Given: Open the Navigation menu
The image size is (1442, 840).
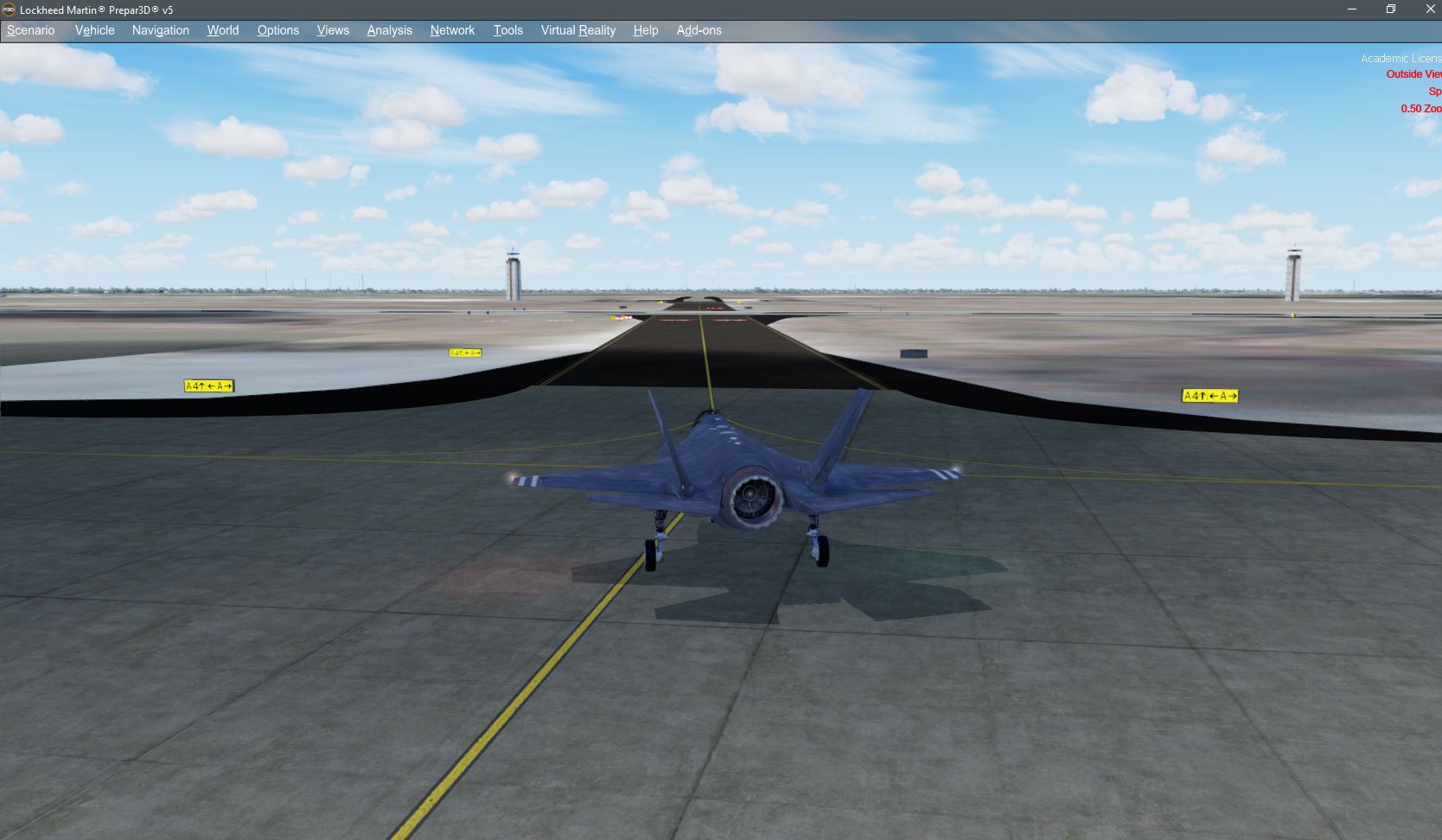Looking at the screenshot, I should click(160, 30).
